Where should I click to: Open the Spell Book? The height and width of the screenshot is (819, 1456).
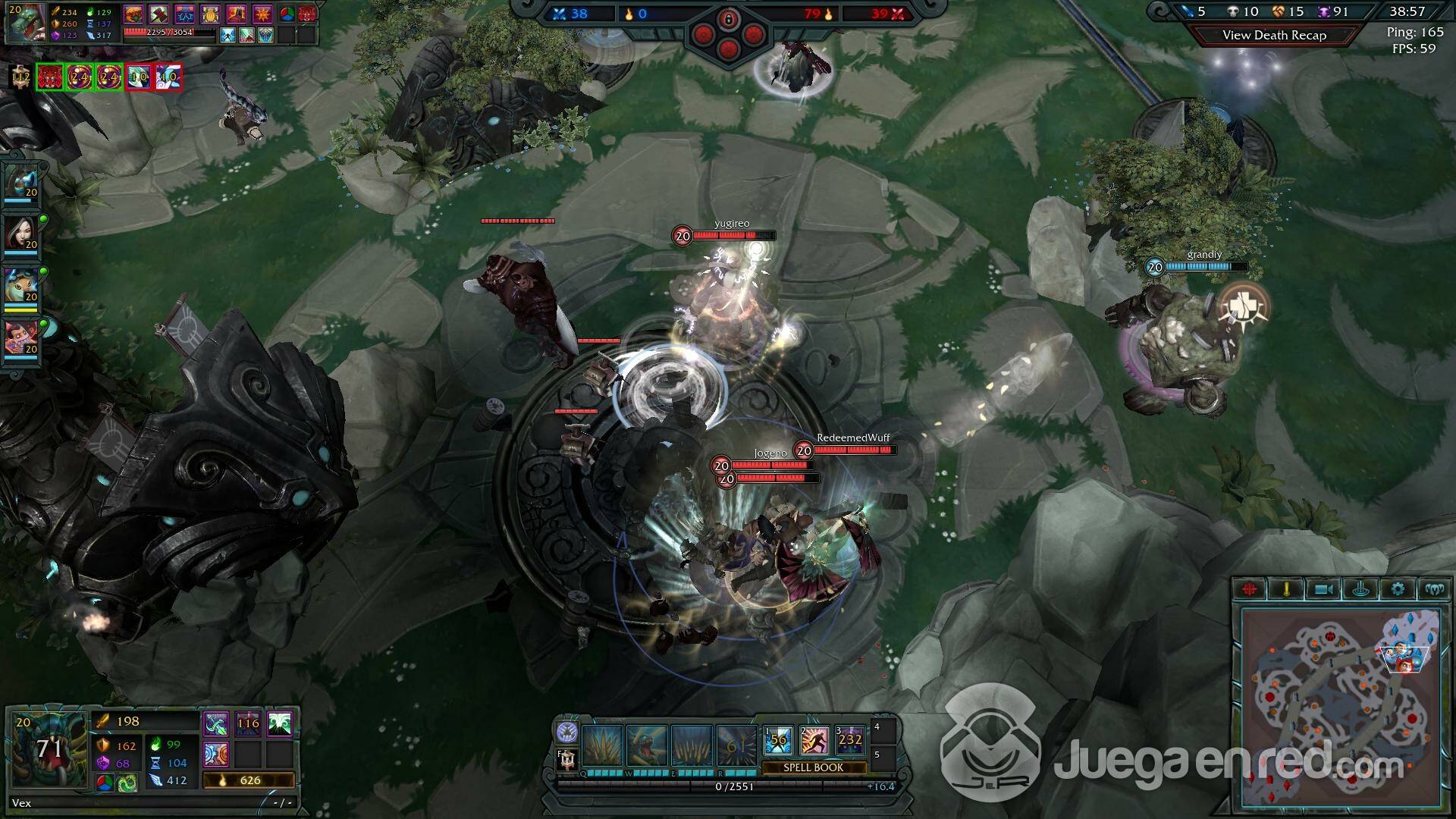(813, 767)
